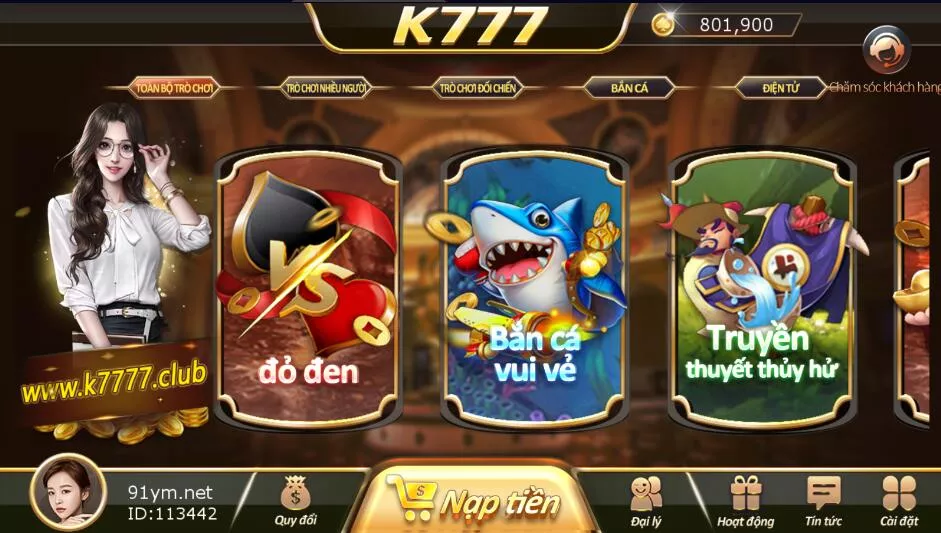Open the Trò chơi đối chiến tab
941x533 pixels.
point(477,88)
